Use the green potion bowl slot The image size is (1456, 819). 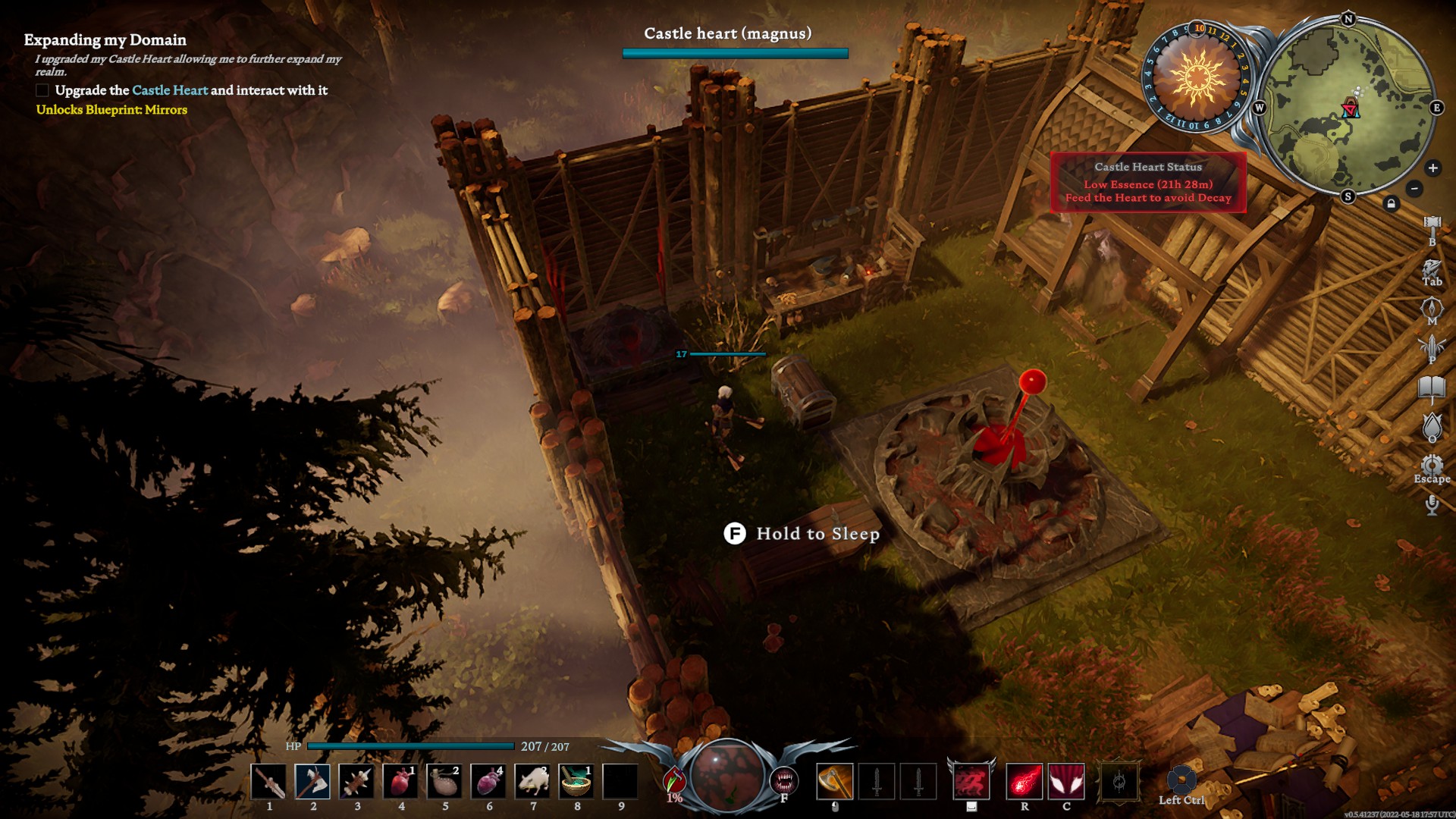pos(577,782)
